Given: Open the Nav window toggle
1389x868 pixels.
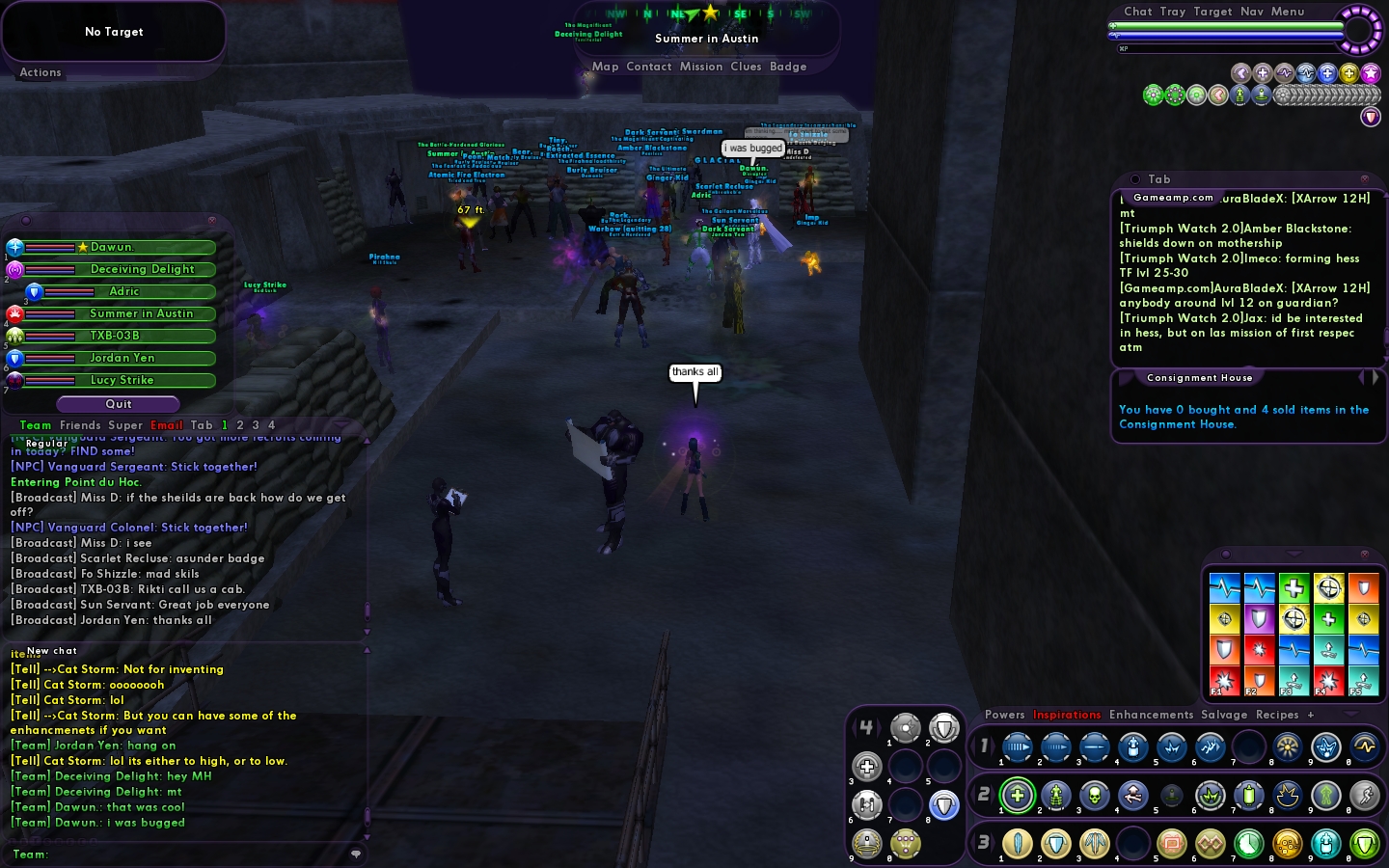Looking at the screenshot, I should pos(1252,12).
